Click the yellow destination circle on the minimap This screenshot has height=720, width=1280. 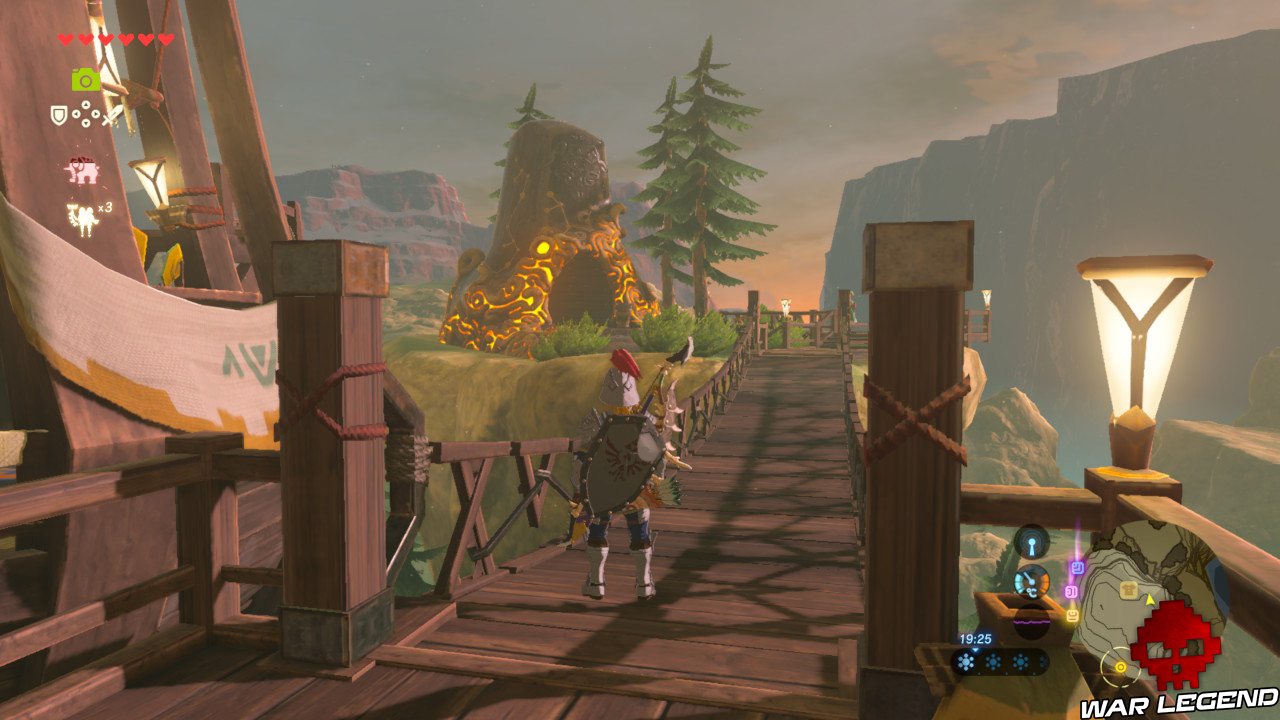pos(1120,667)
